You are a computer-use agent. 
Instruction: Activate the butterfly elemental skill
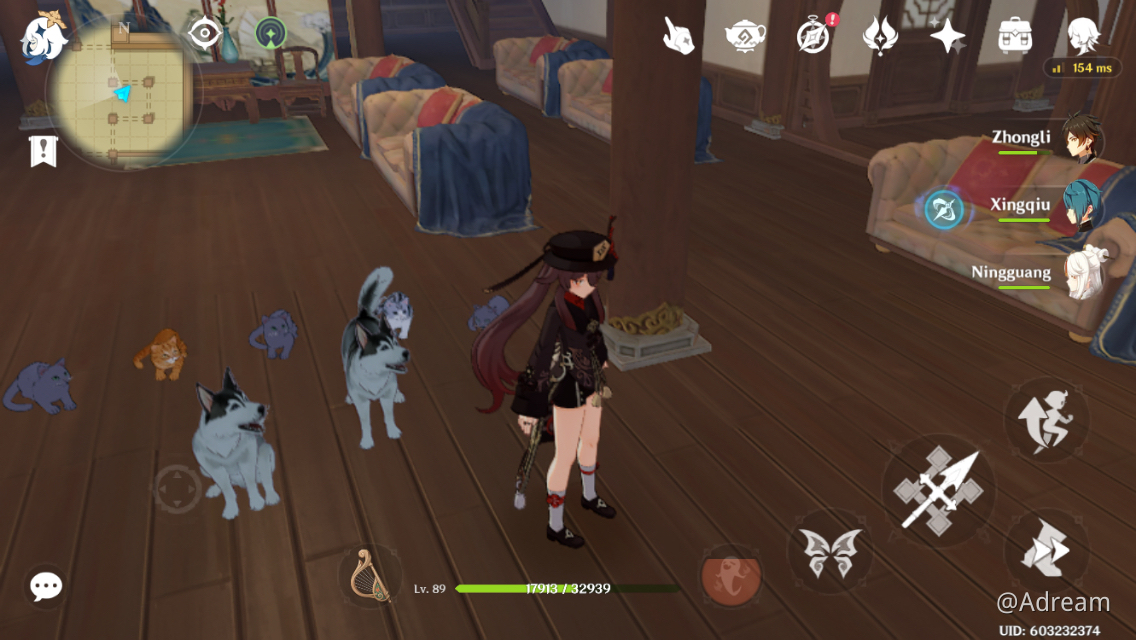[x=831, y=552]
